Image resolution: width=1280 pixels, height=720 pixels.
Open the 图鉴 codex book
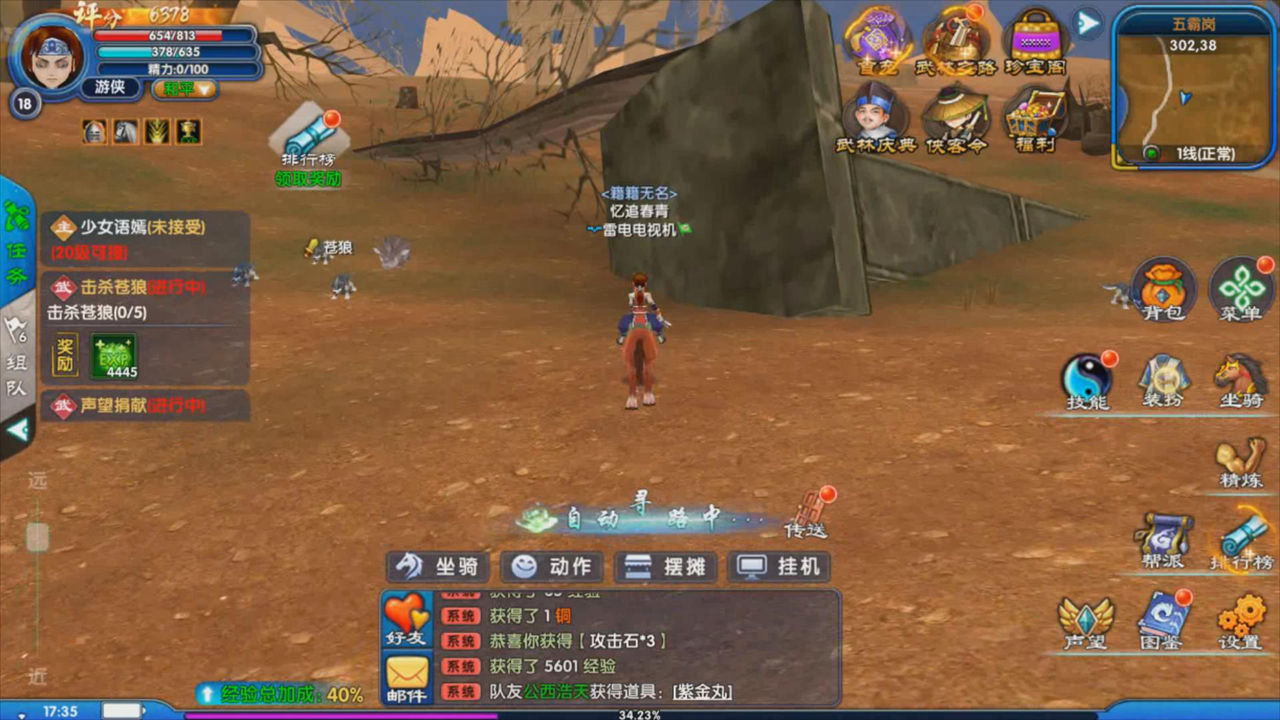[1163, 622]
